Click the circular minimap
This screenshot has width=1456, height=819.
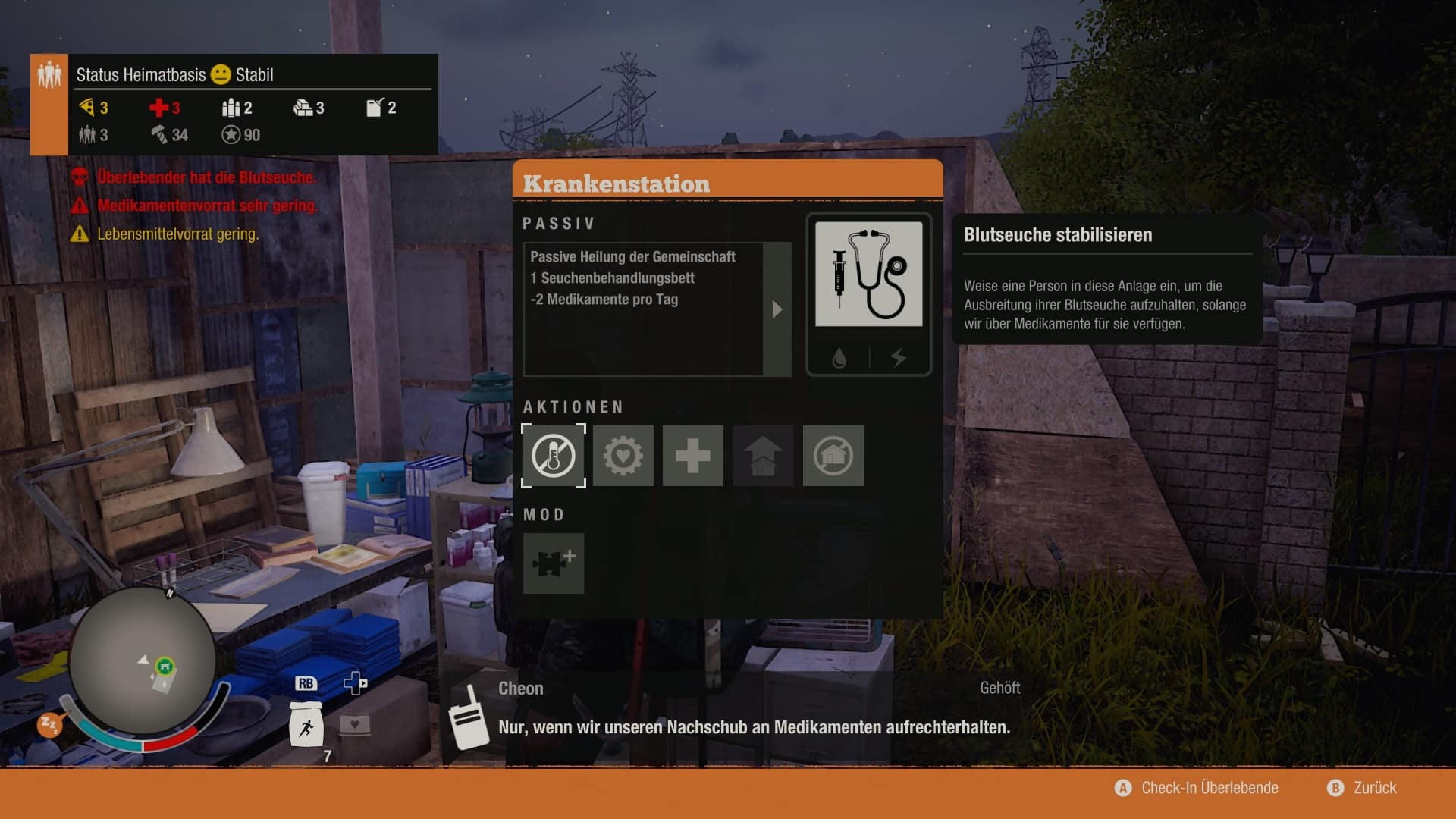point(143,661)
